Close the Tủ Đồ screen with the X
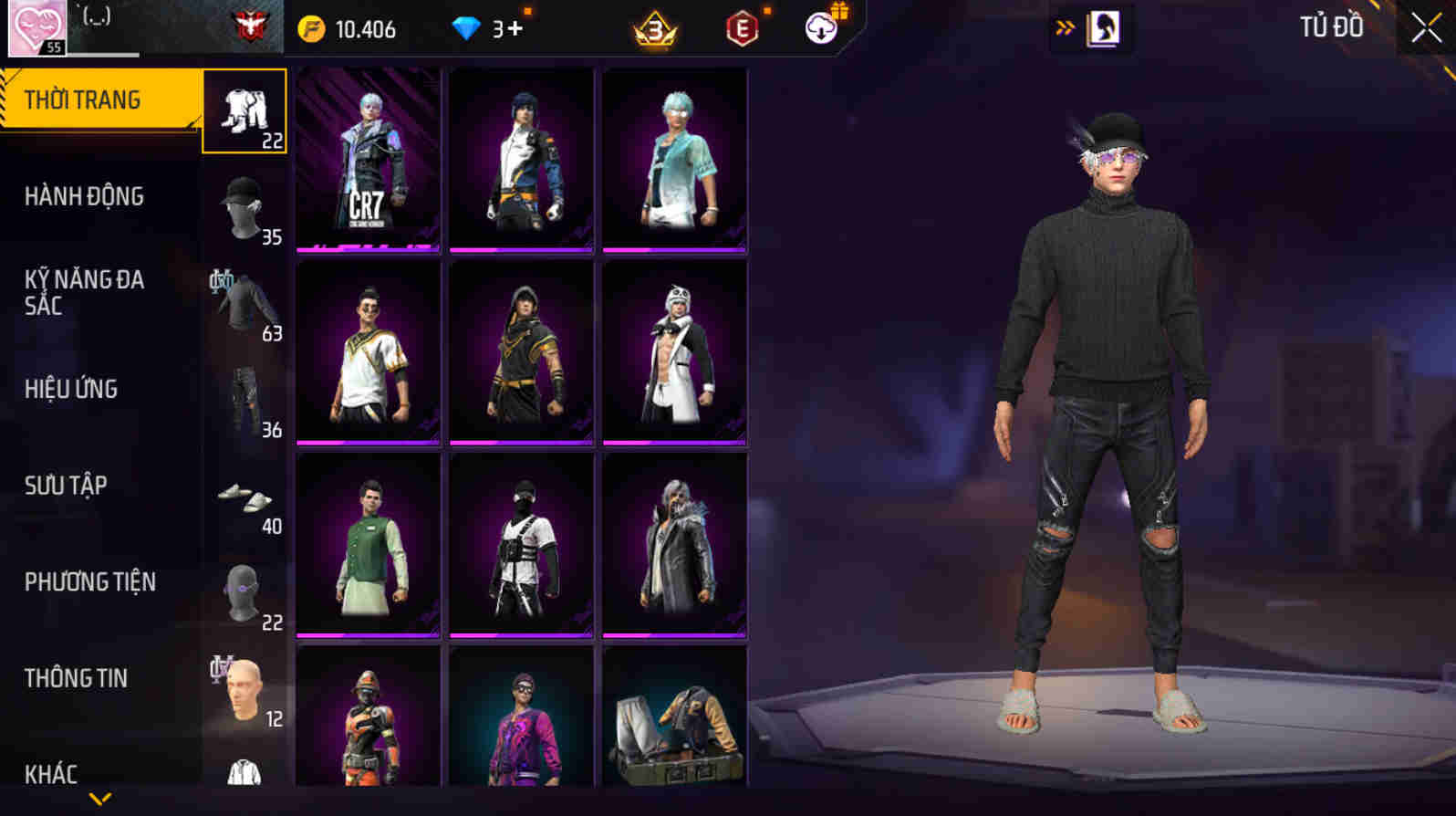The image size is (1456, 816). [1424, 27]
